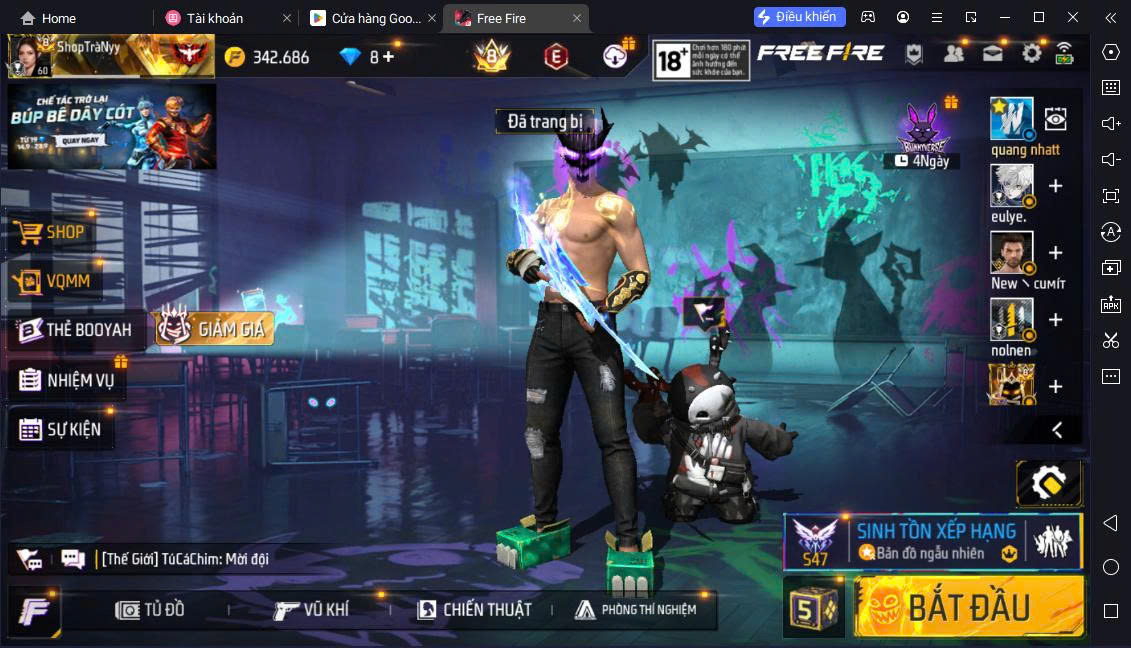1131x648 pixels.
Task: Collapse the friends list arrow
Action: coord(1057,430)
